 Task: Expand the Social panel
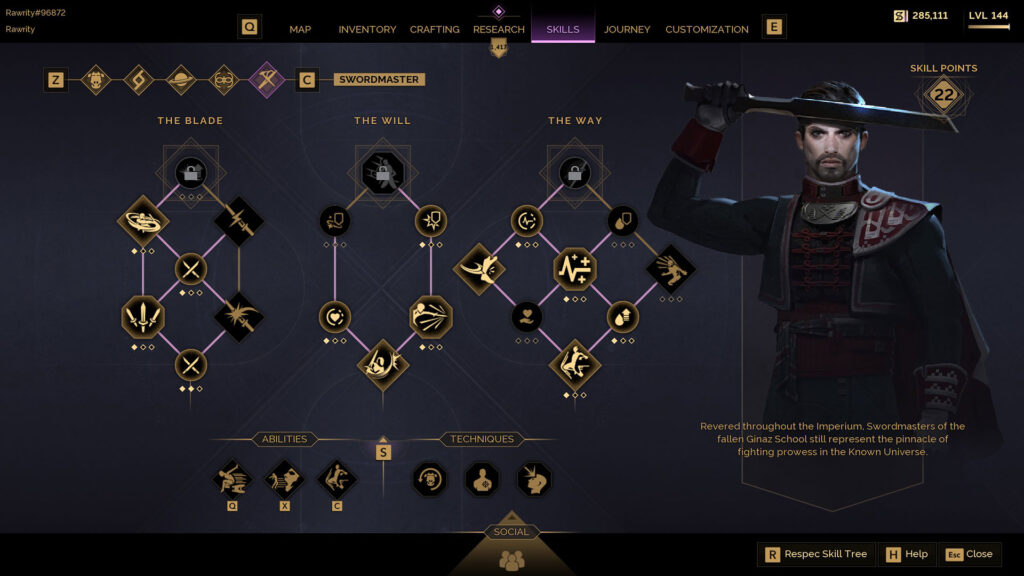511,551
